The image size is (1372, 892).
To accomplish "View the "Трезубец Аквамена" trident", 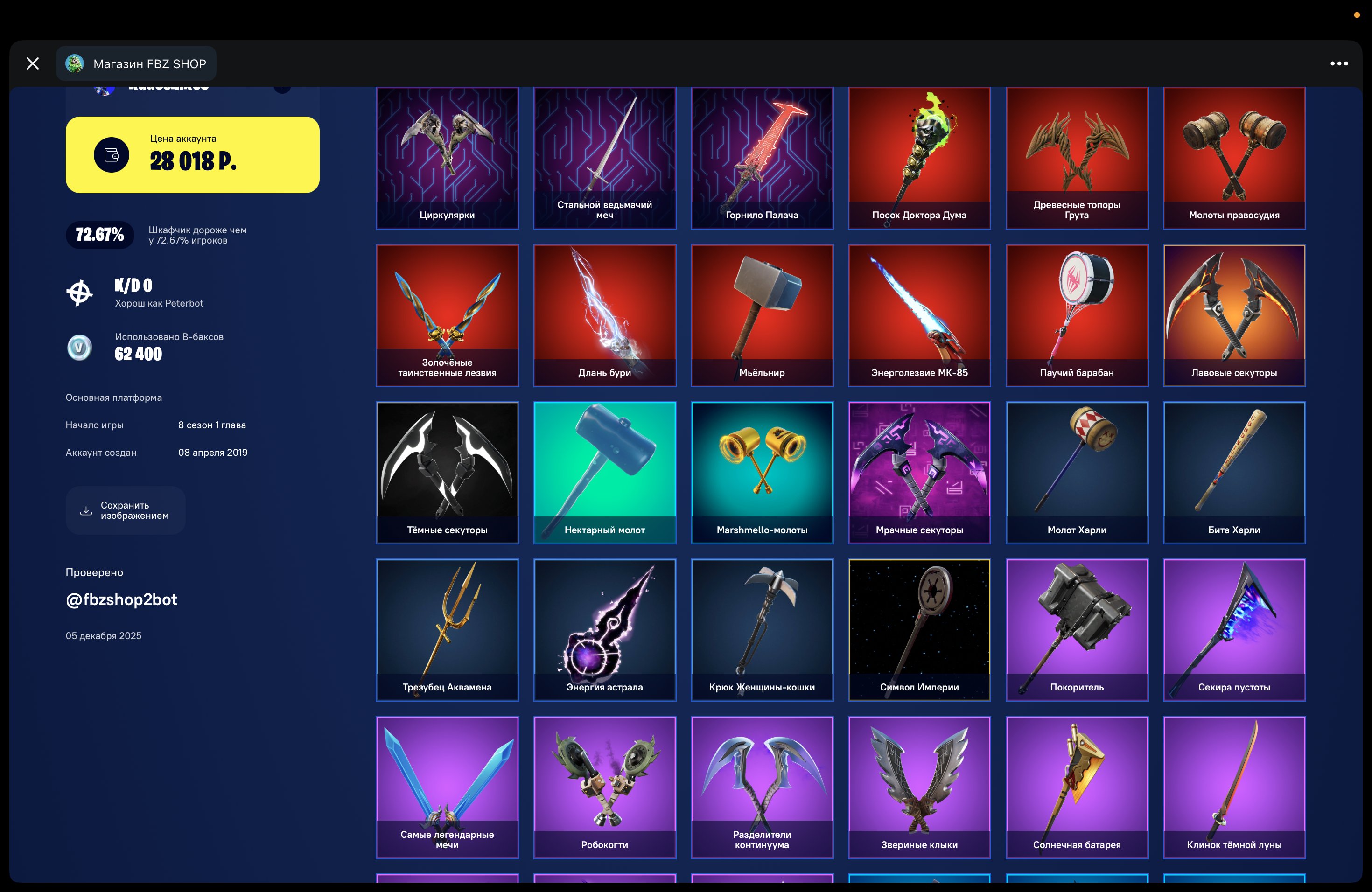I will [x=448, y=630].
